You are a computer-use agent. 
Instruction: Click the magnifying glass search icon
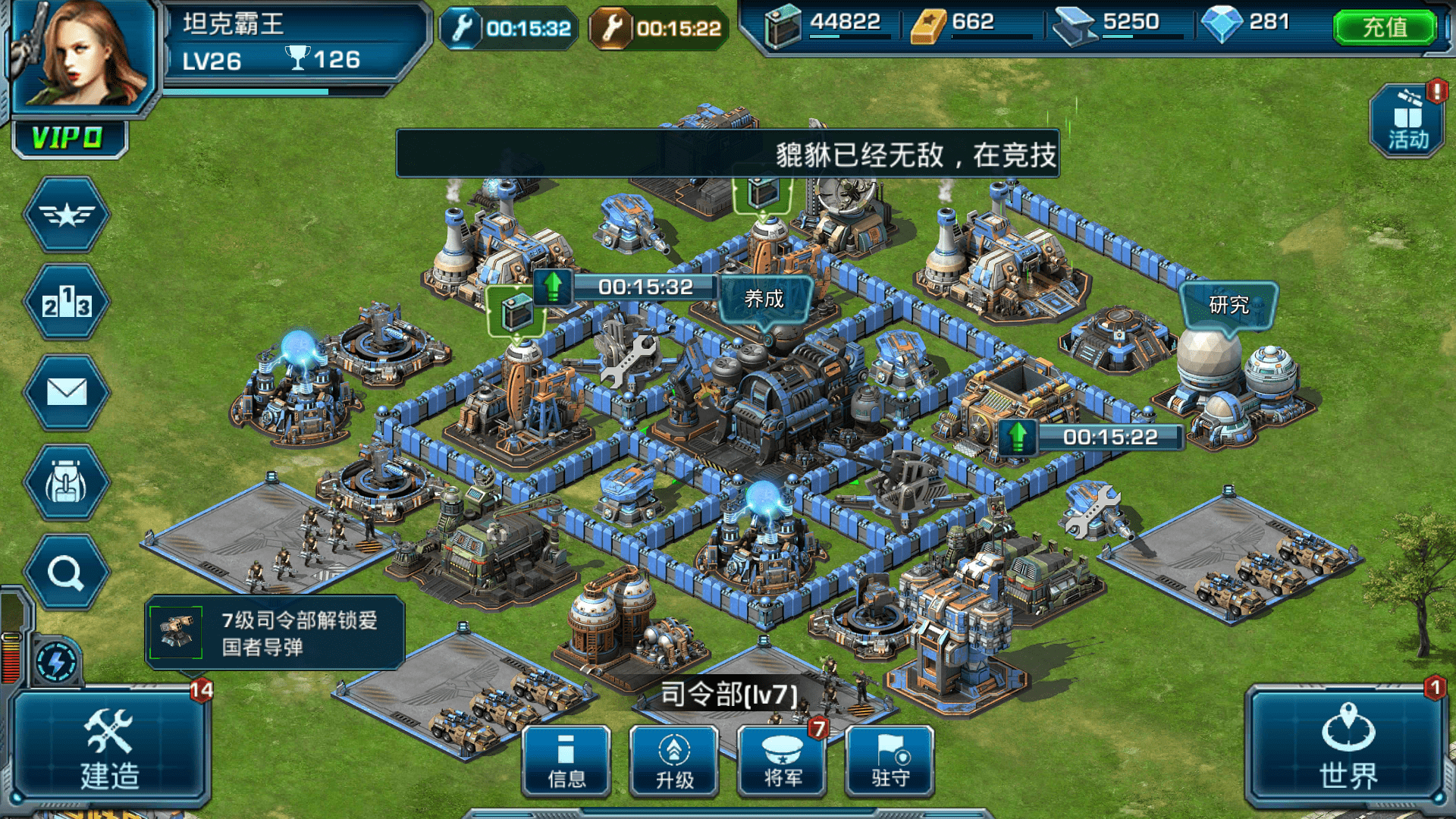(x=67, y=573)
